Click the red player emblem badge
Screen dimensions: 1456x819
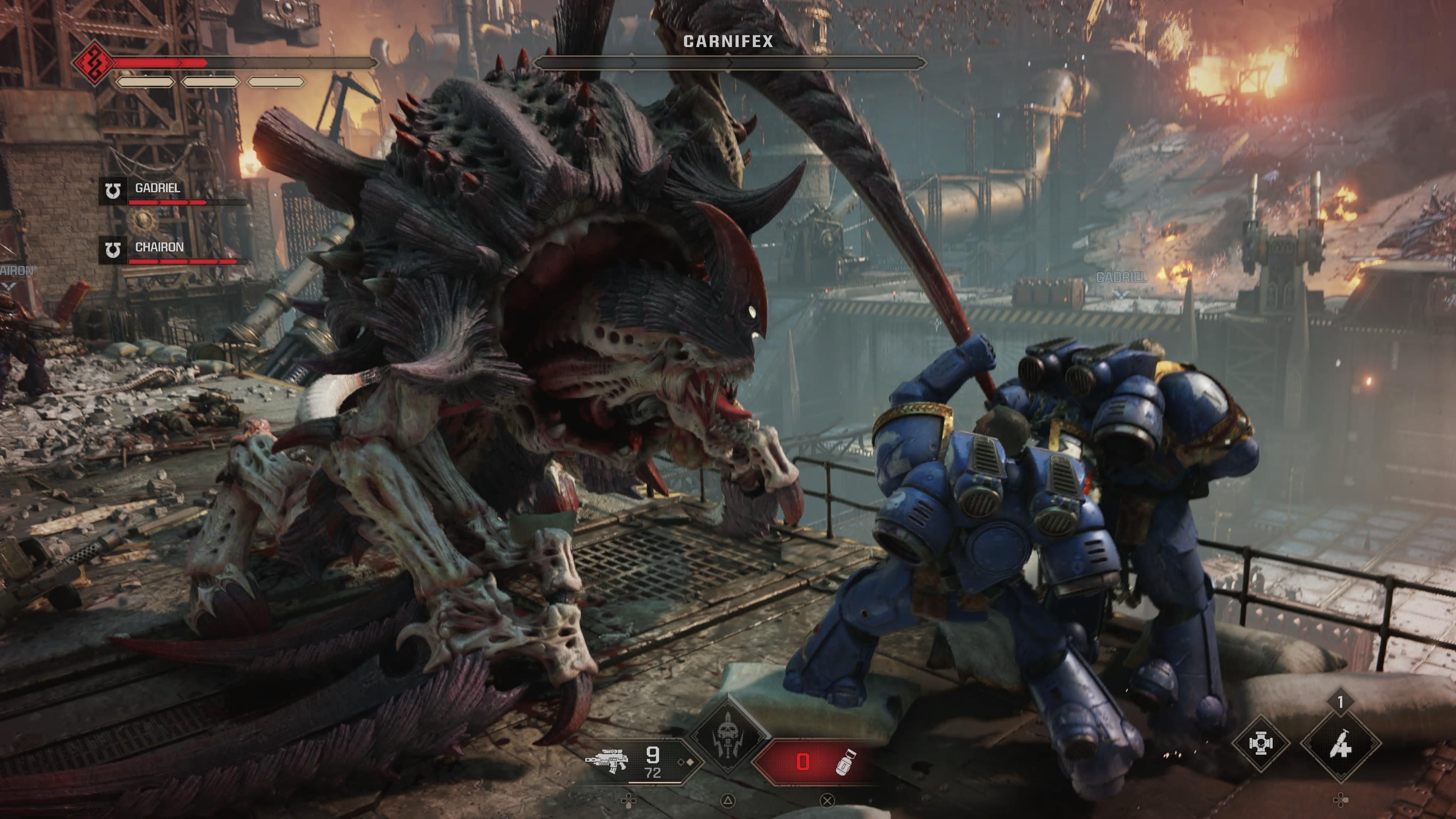93,63
